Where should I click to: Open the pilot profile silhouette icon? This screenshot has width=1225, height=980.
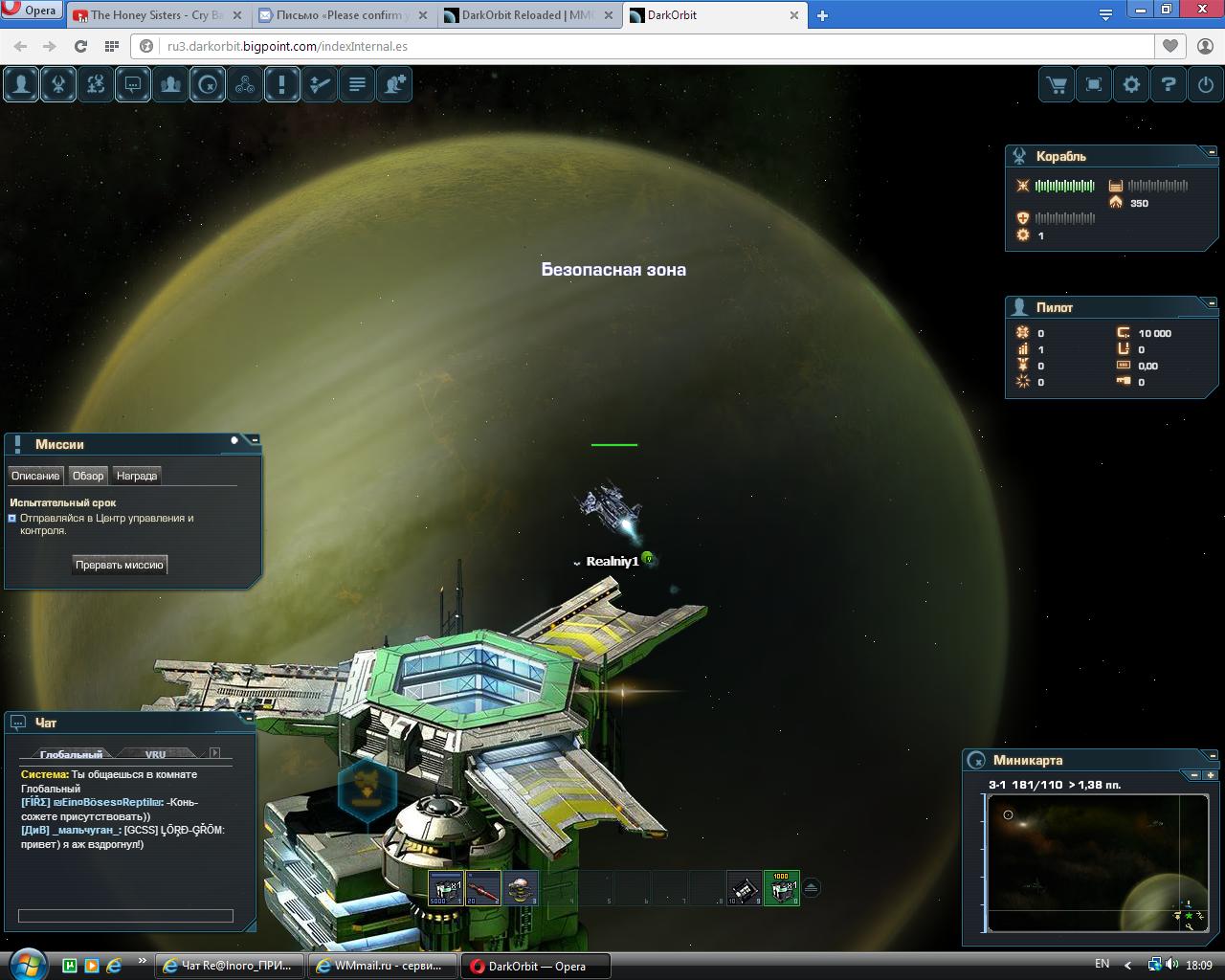(21, 84)
